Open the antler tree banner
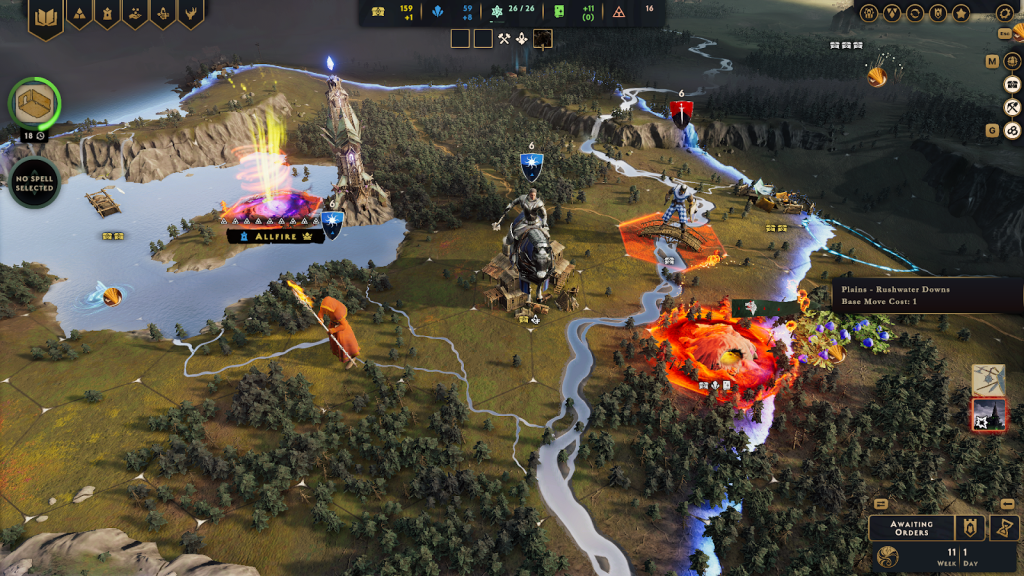Image resolution: width=1024 pixels, height=576 pixels. pyautogui.click(x=163, y=14)
